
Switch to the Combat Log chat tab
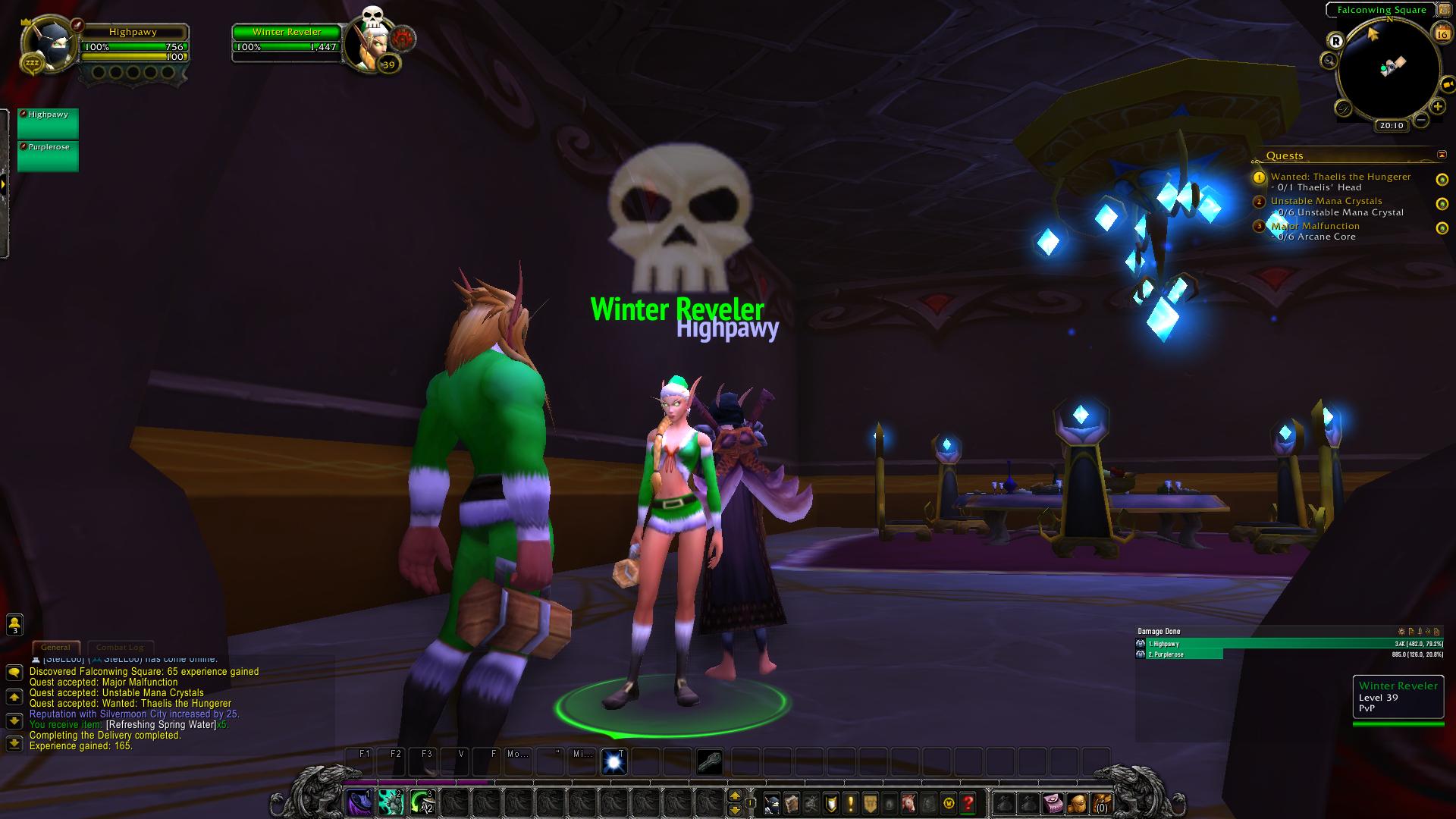[x=120, y=648]
